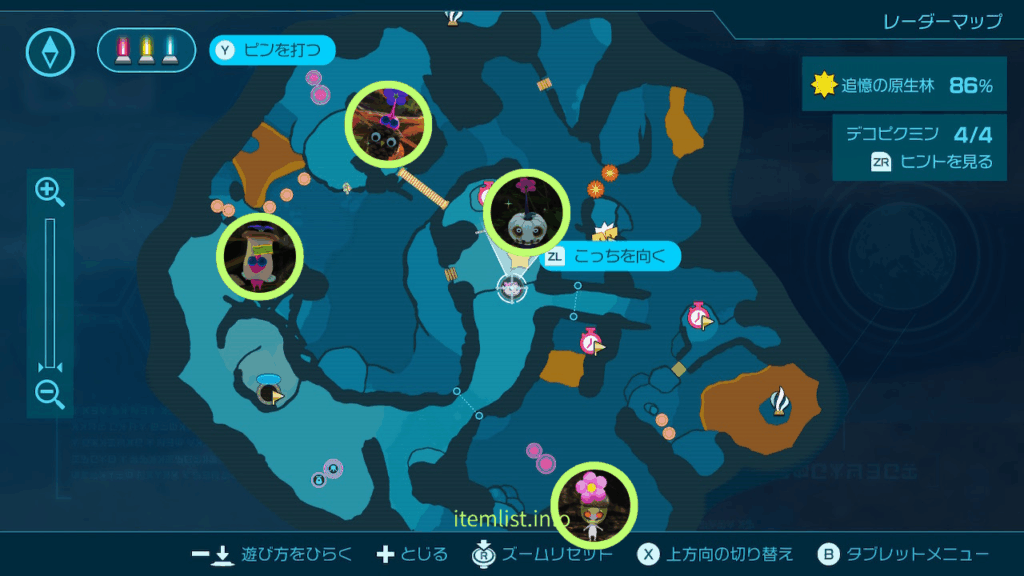1024x576 pixels.
Task: Click the white onion marker on orange ground
Action: pyautogui.click(x=779, y=402)
